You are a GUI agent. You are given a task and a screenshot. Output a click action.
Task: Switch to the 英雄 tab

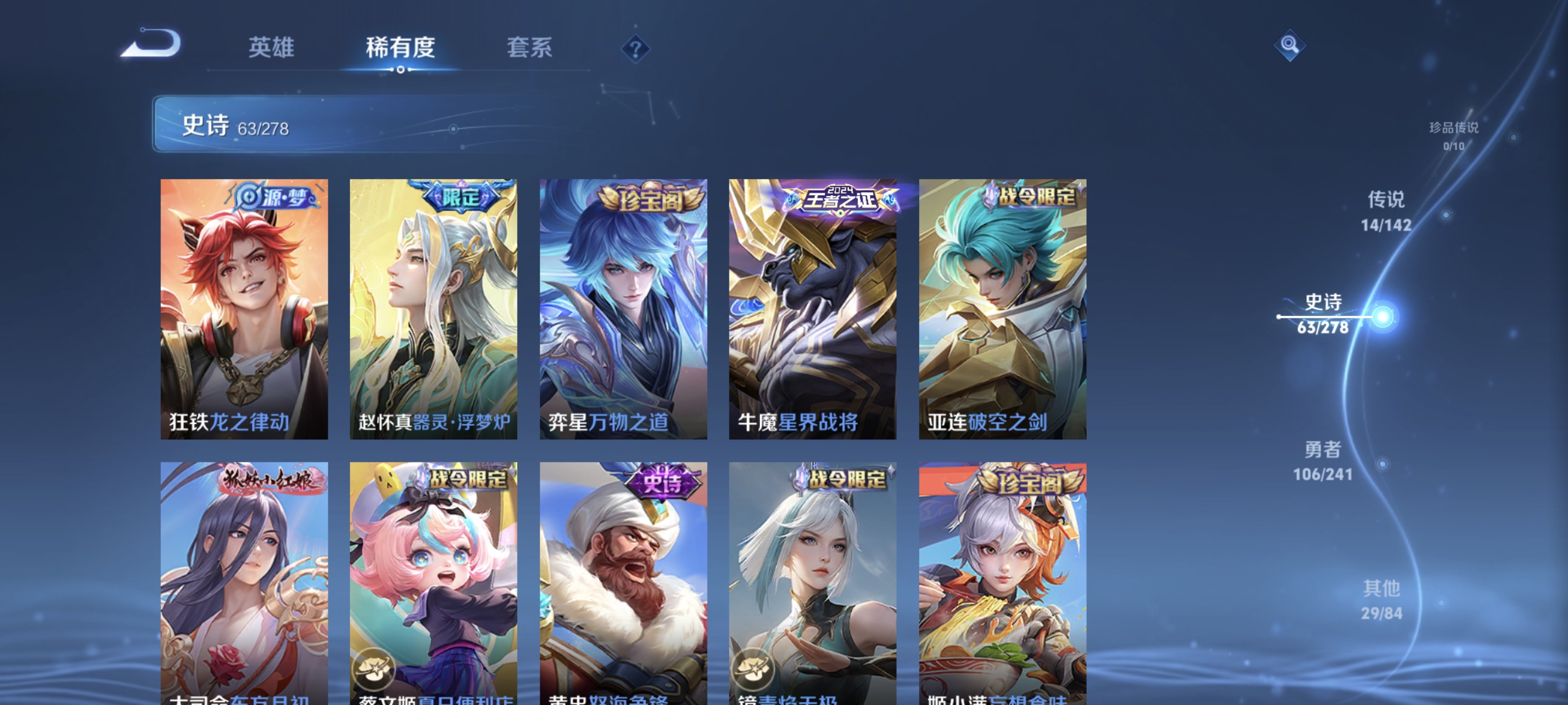(x=271, y=49)
